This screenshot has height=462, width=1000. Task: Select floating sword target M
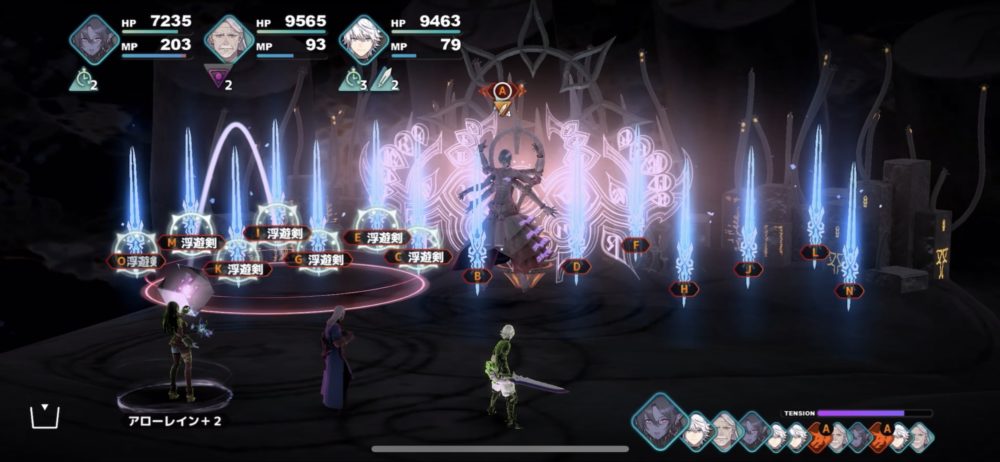tap(192, 241)
